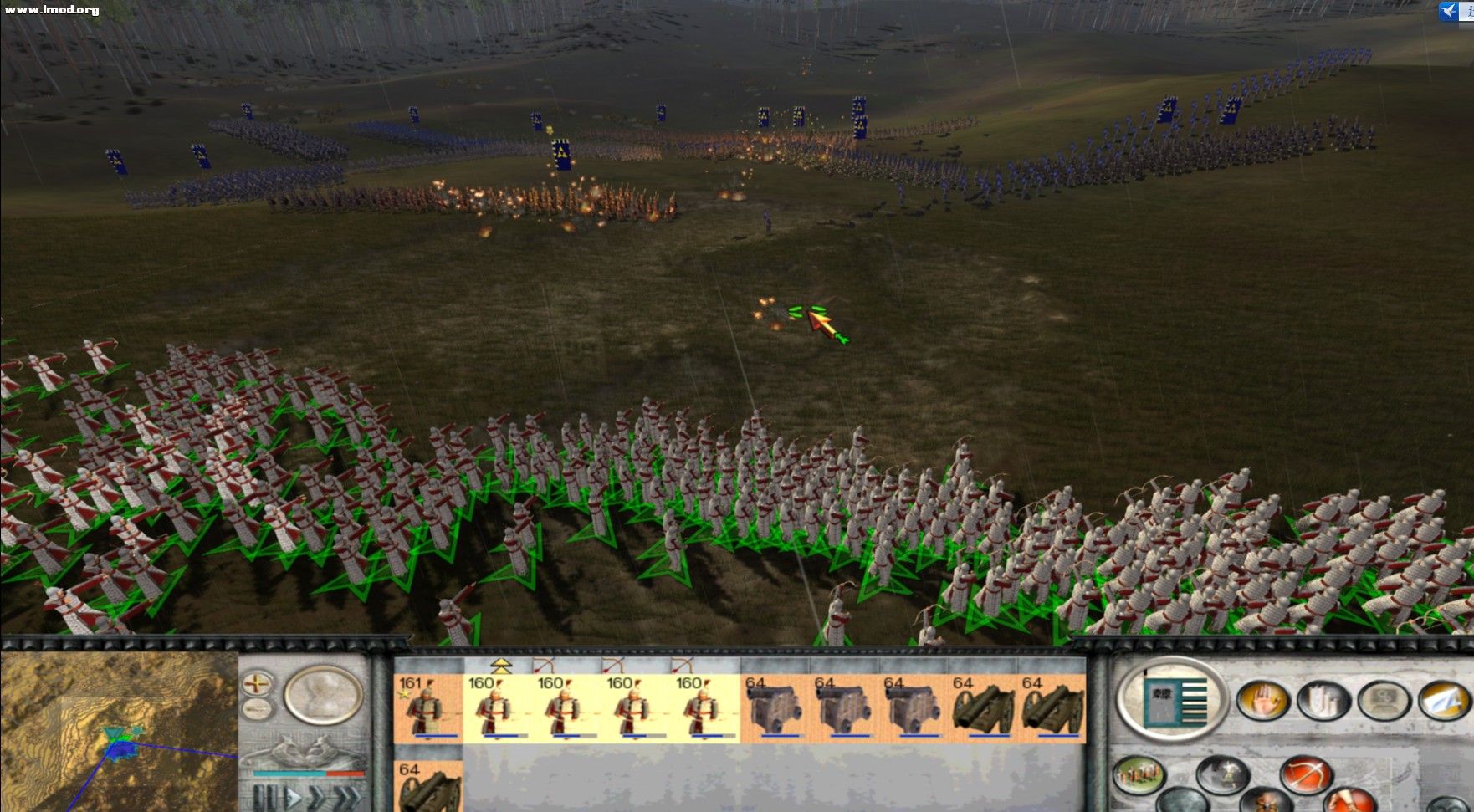Toggle Skirmish mode with the running soldier
This screenshot has width=1474, height=812.
[1225, 772]
